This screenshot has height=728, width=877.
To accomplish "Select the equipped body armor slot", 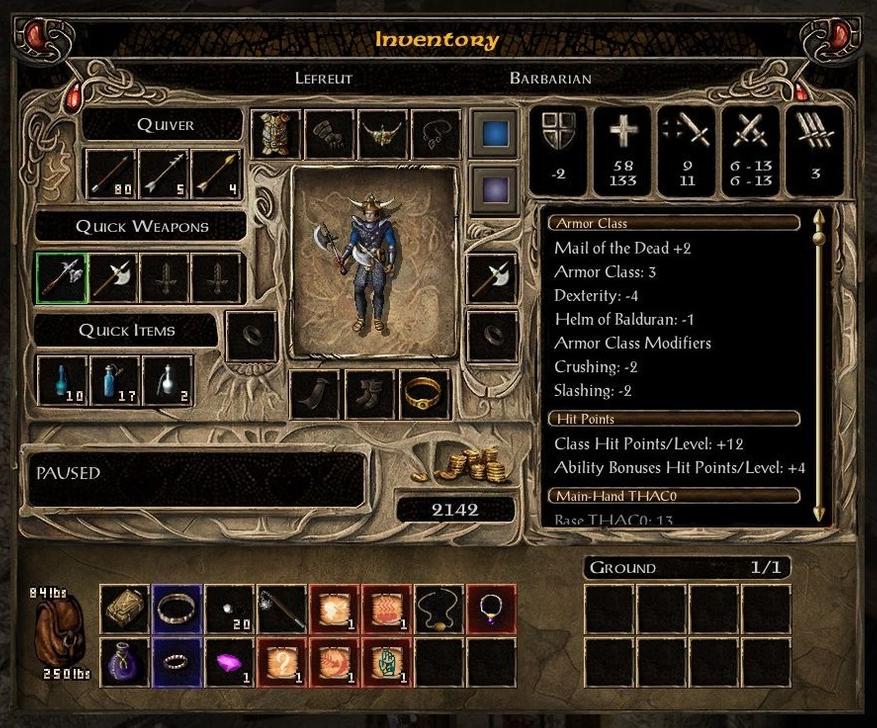I will [275, 134].
